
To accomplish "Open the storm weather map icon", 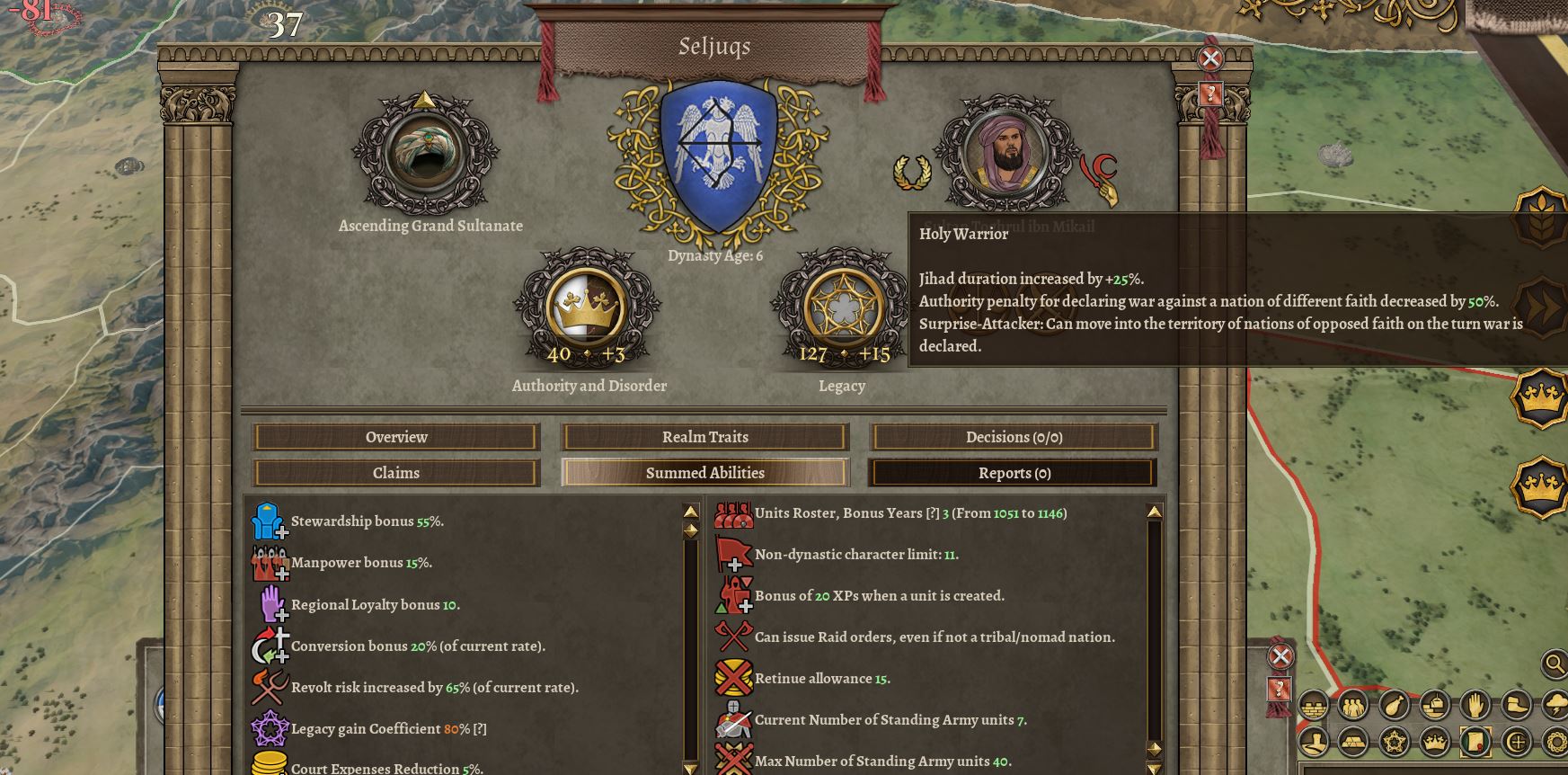I will click(1555, 705).
